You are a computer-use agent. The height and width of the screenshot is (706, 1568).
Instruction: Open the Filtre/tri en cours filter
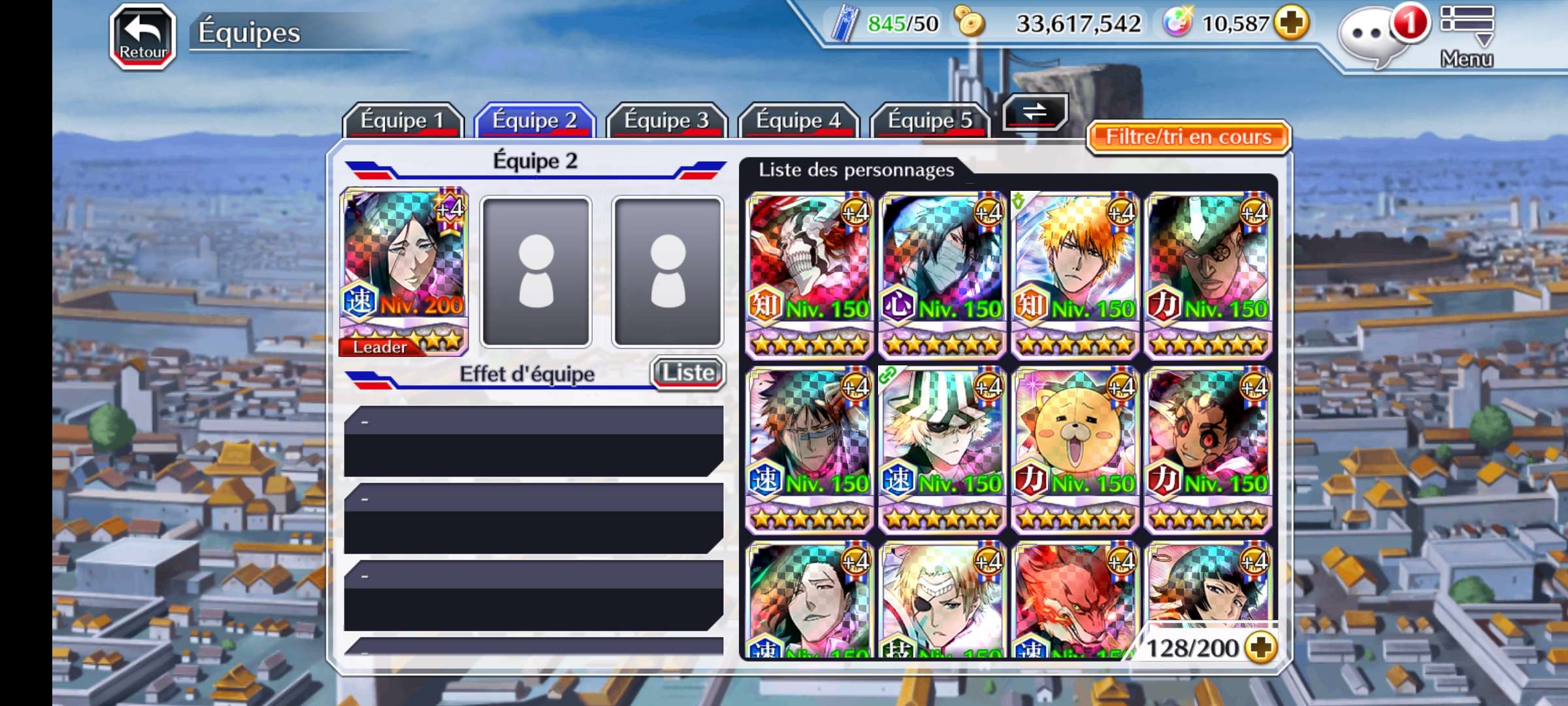pyautogui.click(x=1188, y=137)
